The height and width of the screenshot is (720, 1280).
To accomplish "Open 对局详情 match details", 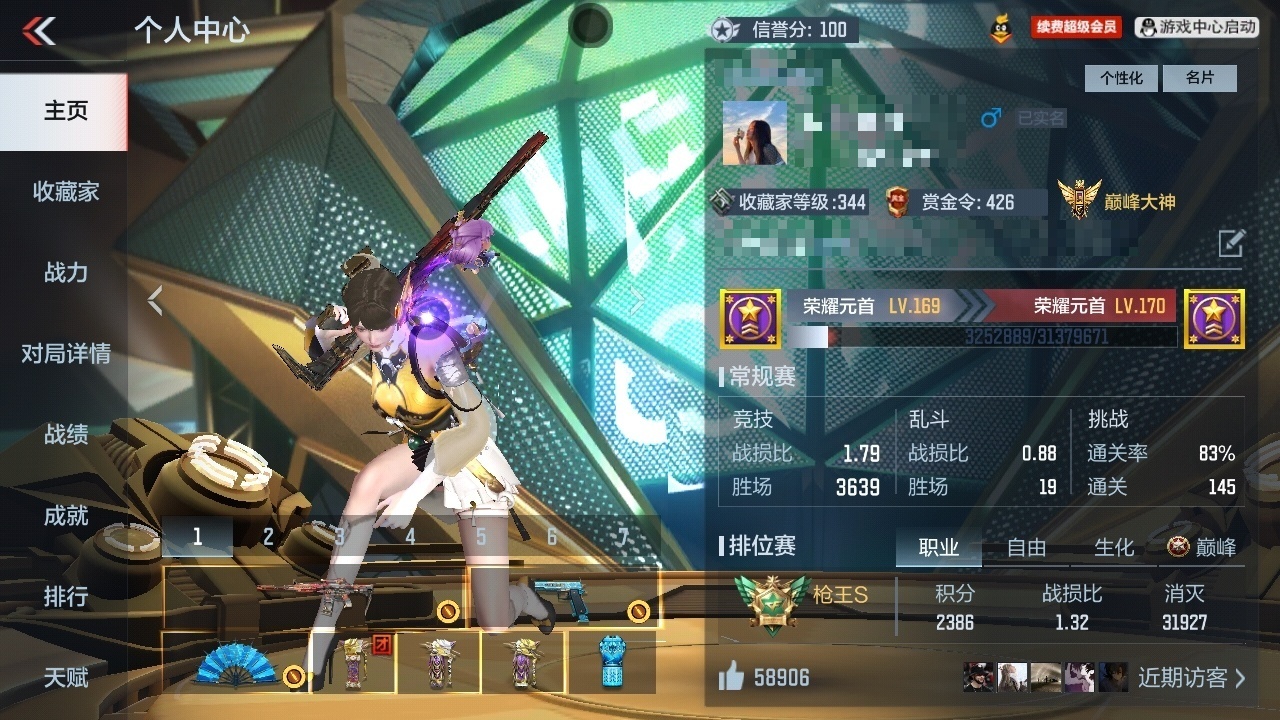I will click(x=65, y=353).
